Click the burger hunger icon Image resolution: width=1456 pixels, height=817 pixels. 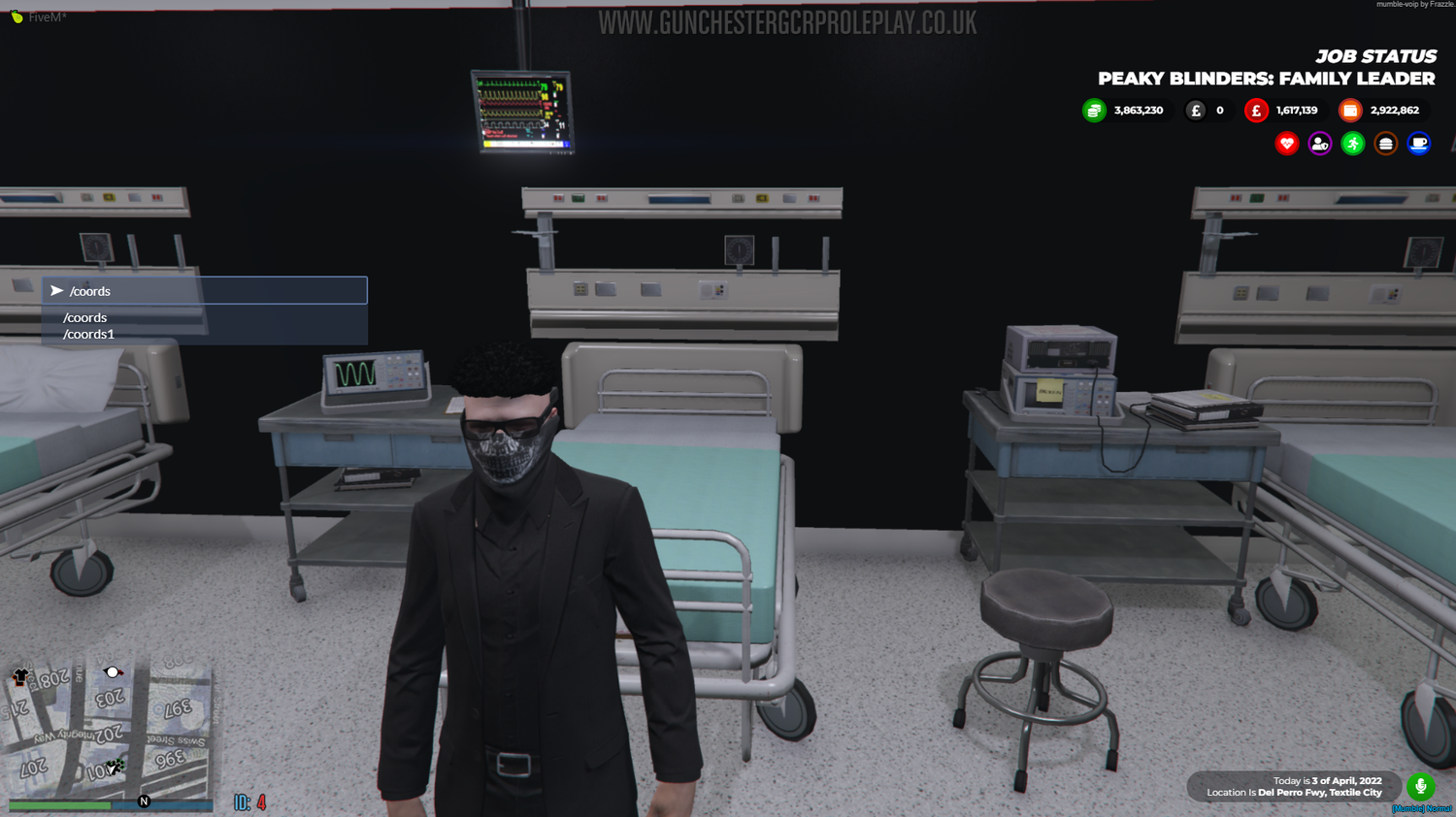click(1385, 143)
